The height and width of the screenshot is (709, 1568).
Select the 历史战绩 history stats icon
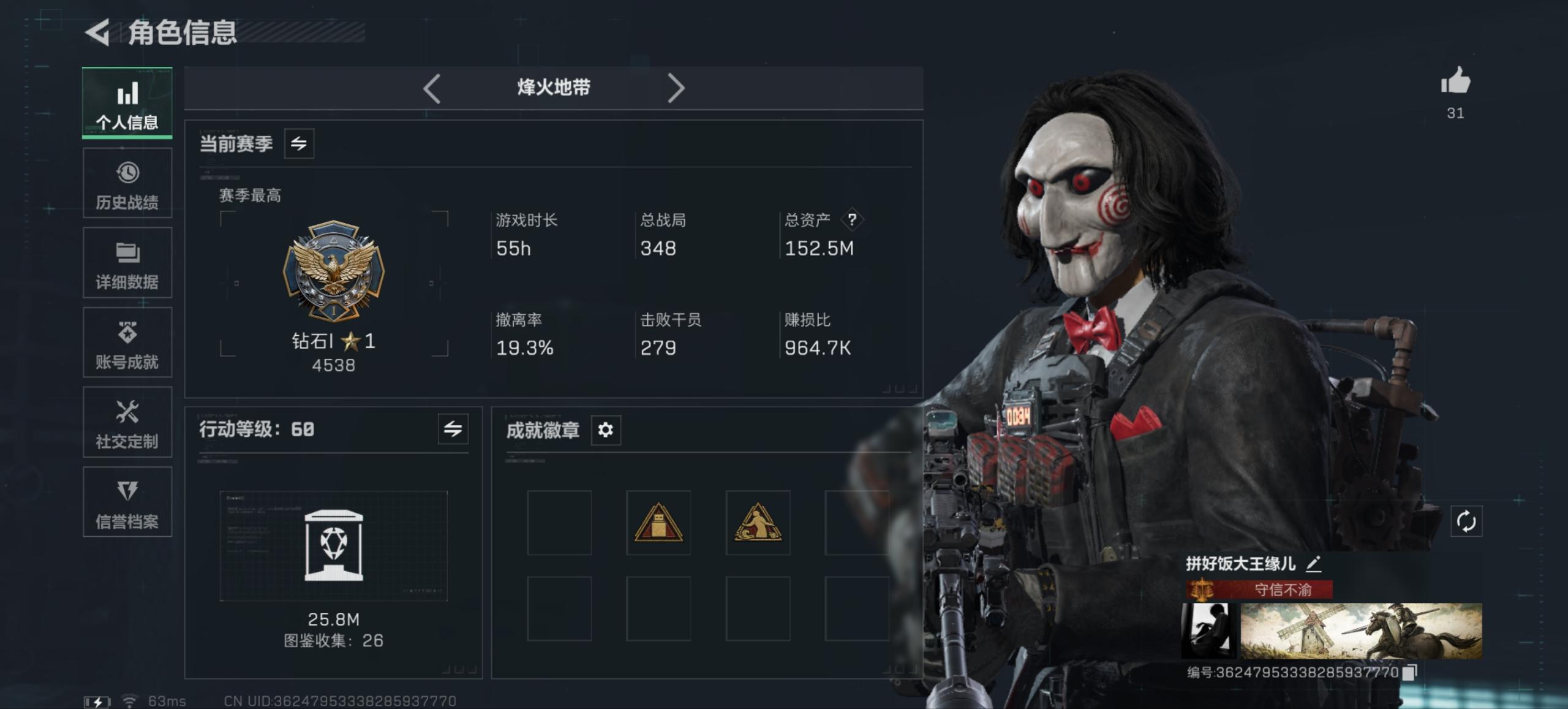[127, 183]
